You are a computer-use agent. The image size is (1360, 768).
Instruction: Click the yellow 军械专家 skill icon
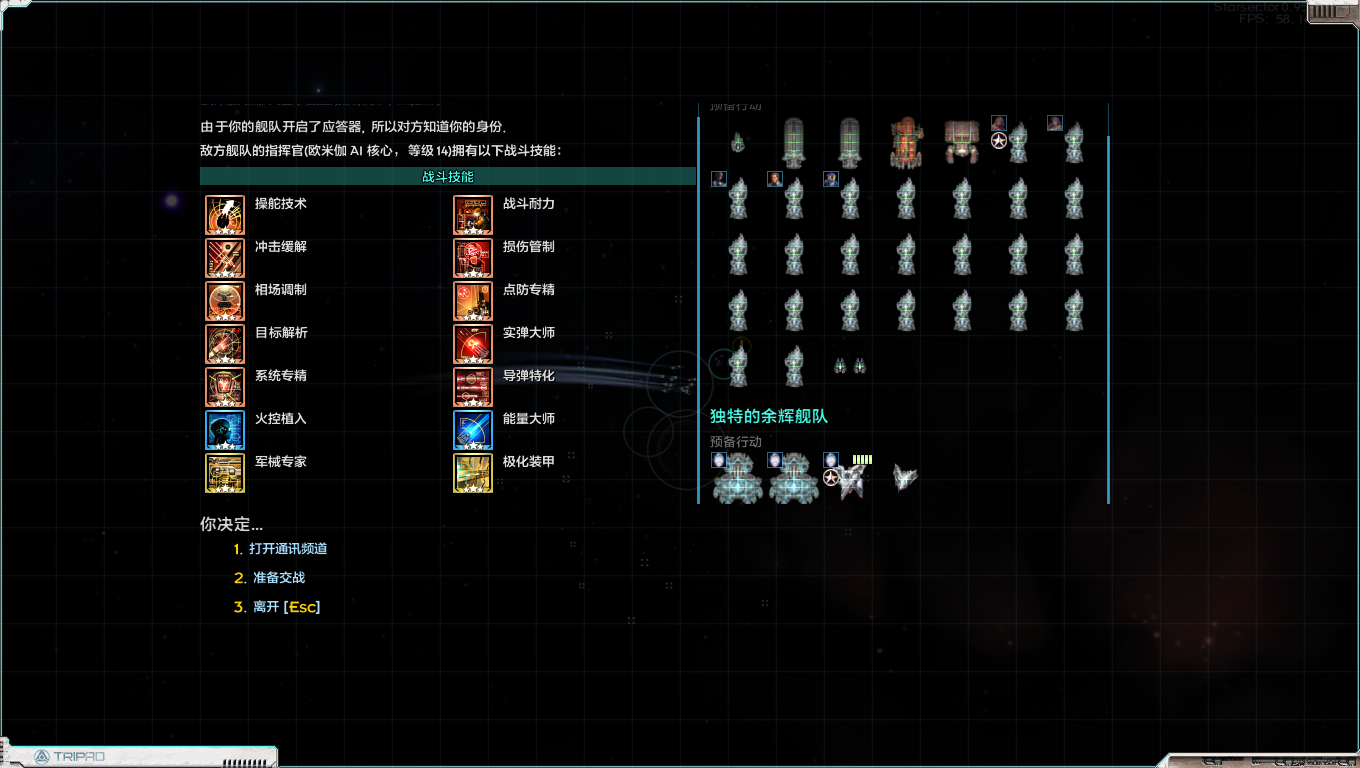coord(225,473)
